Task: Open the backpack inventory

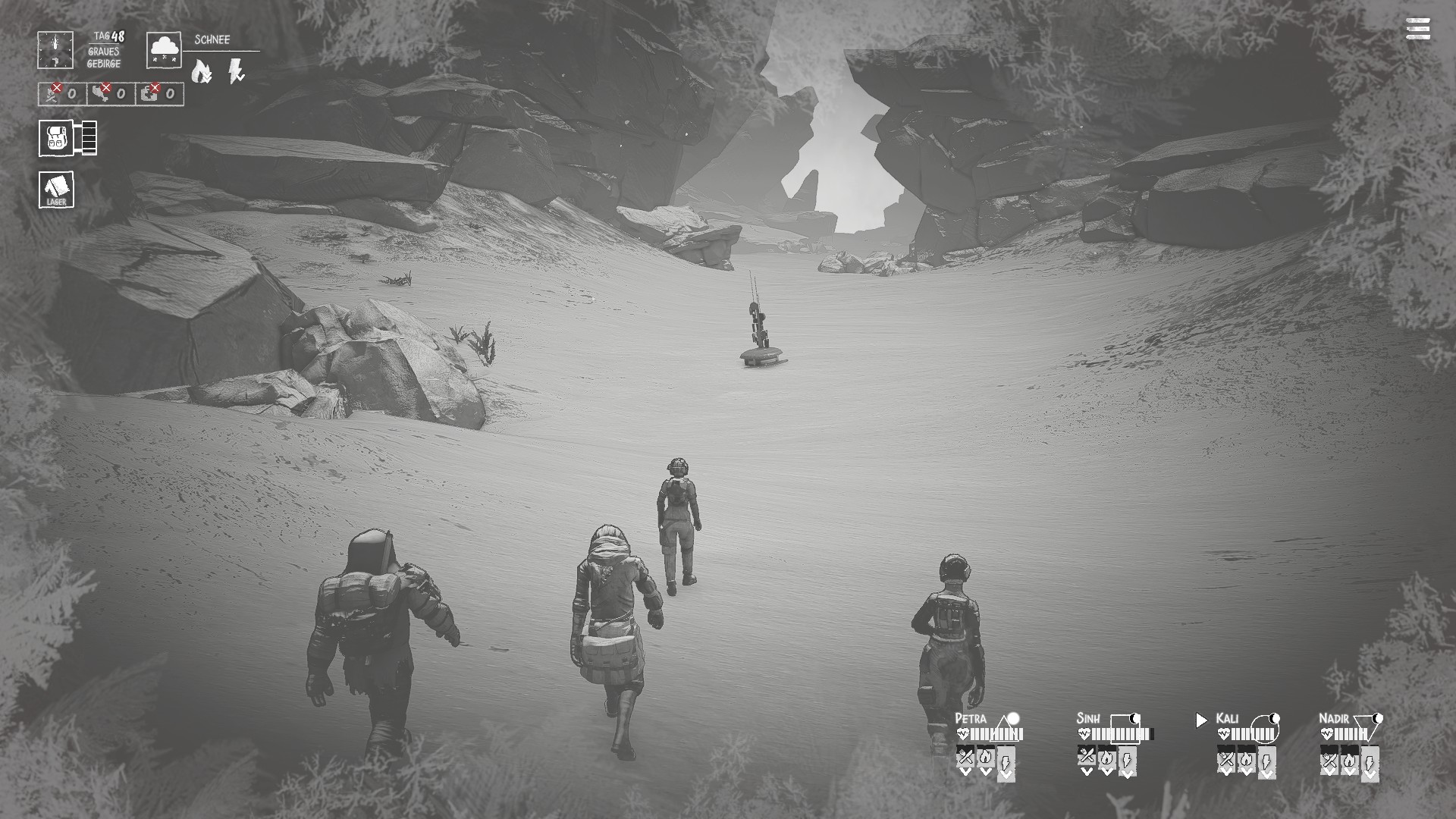Action: 57,138
